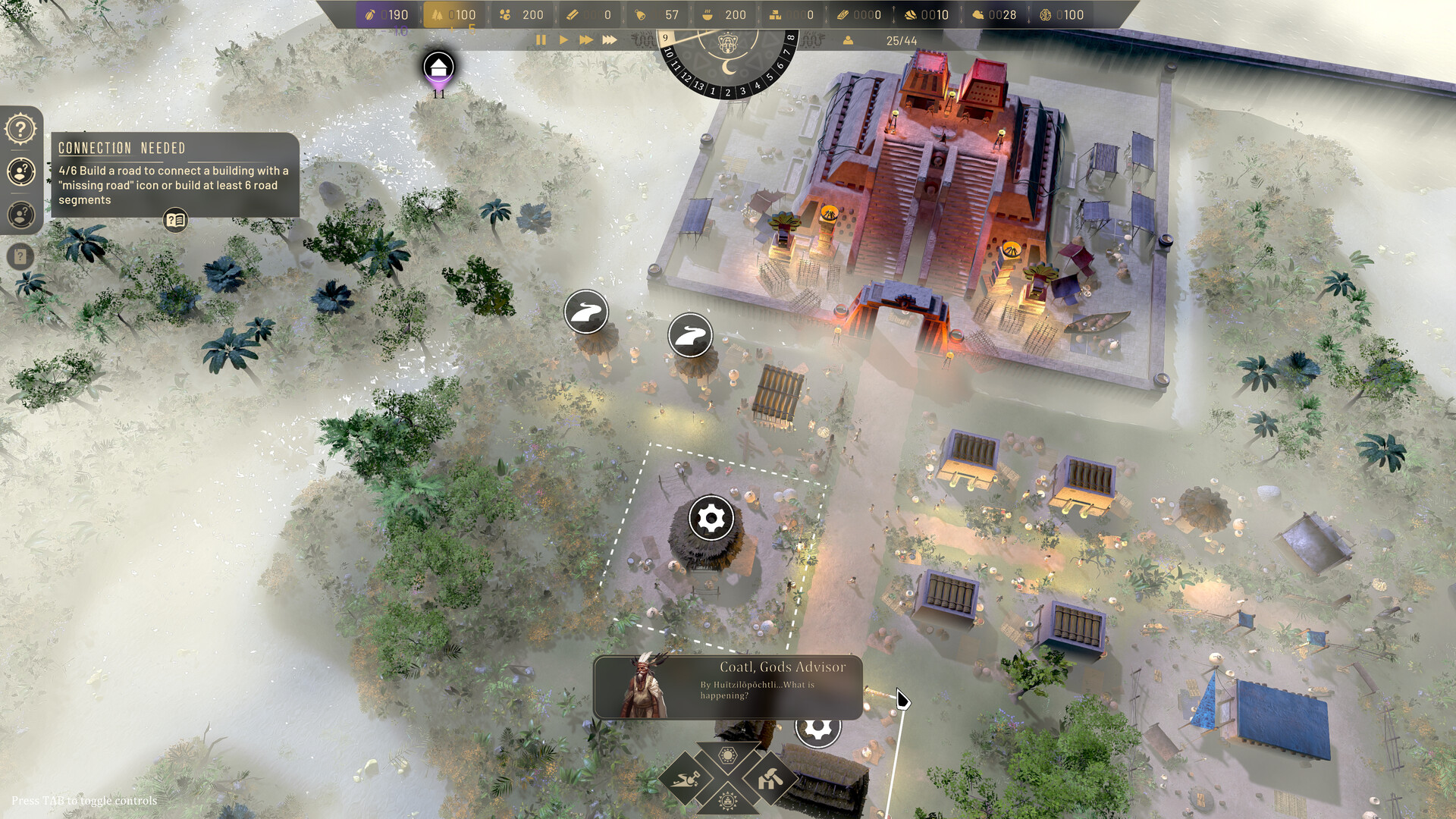
Task: Pause the game with the pause button
Action: click(541, 40)
